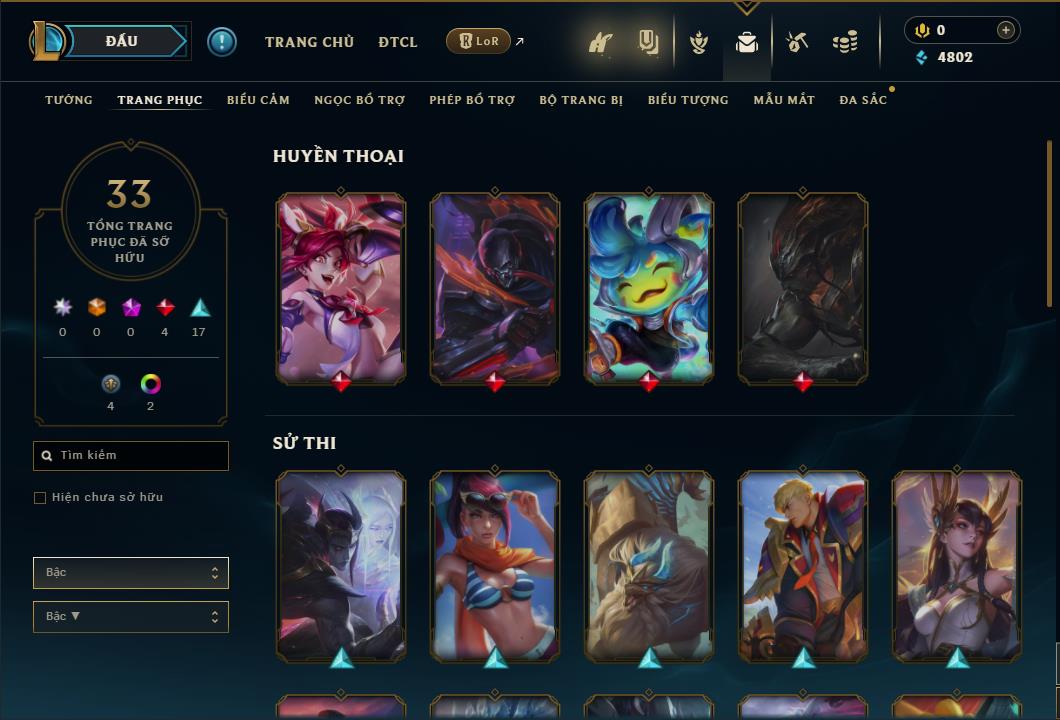
Task: Toggle the Hiện chưa sở hữu checkbox
Action: pos(40,498)
